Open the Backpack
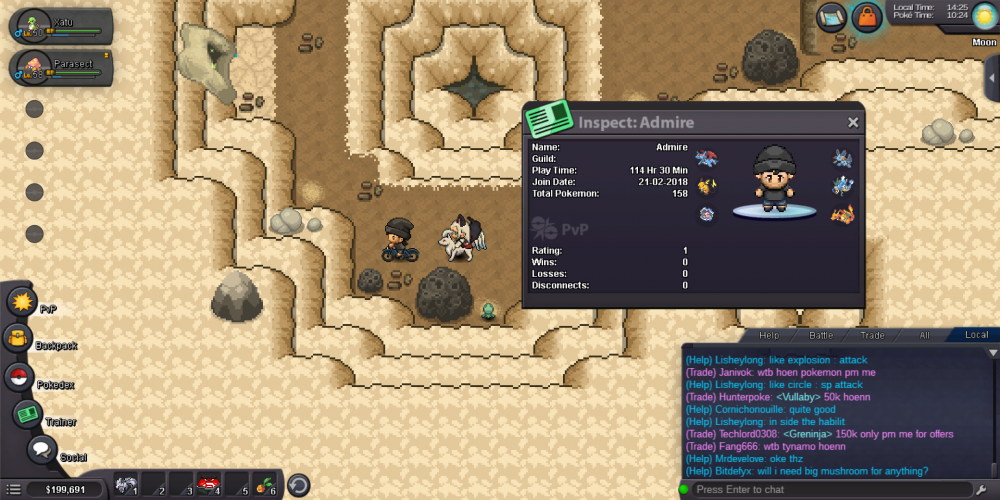 click(17, 339)
